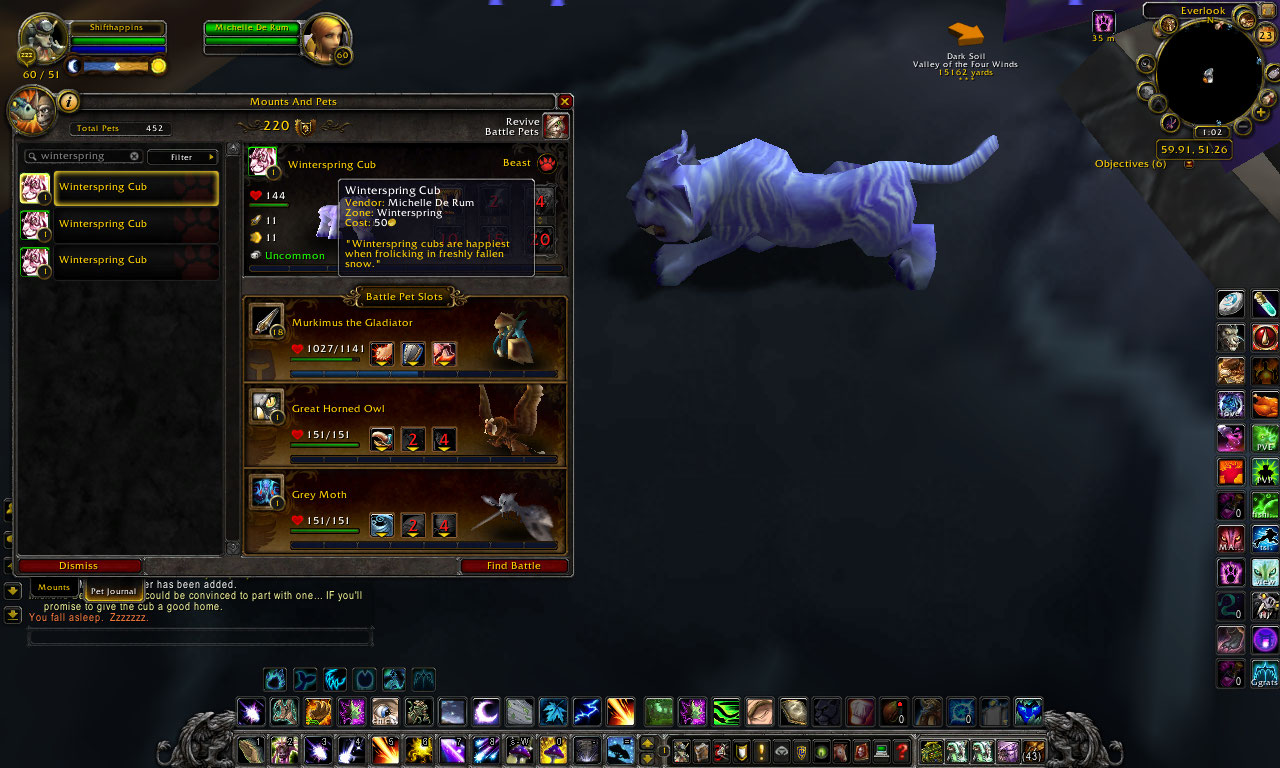Click the Revive Battle Pets icon
The image size is (1280, 768).
point(556,125)
